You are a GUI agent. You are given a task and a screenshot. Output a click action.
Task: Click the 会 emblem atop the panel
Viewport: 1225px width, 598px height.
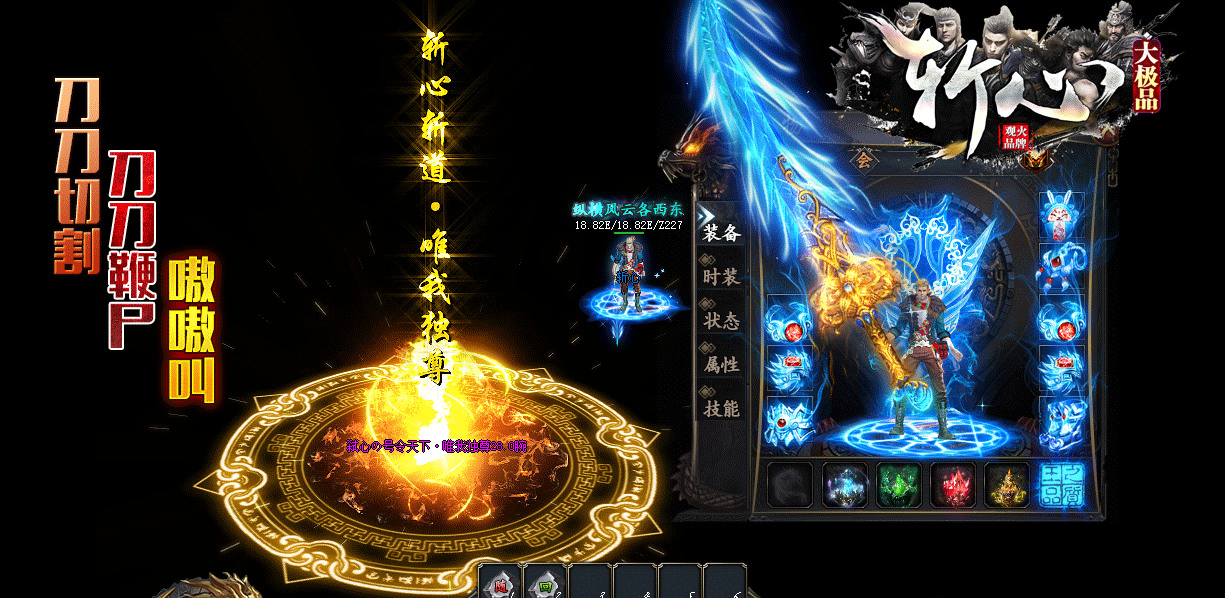pos(863,158)
